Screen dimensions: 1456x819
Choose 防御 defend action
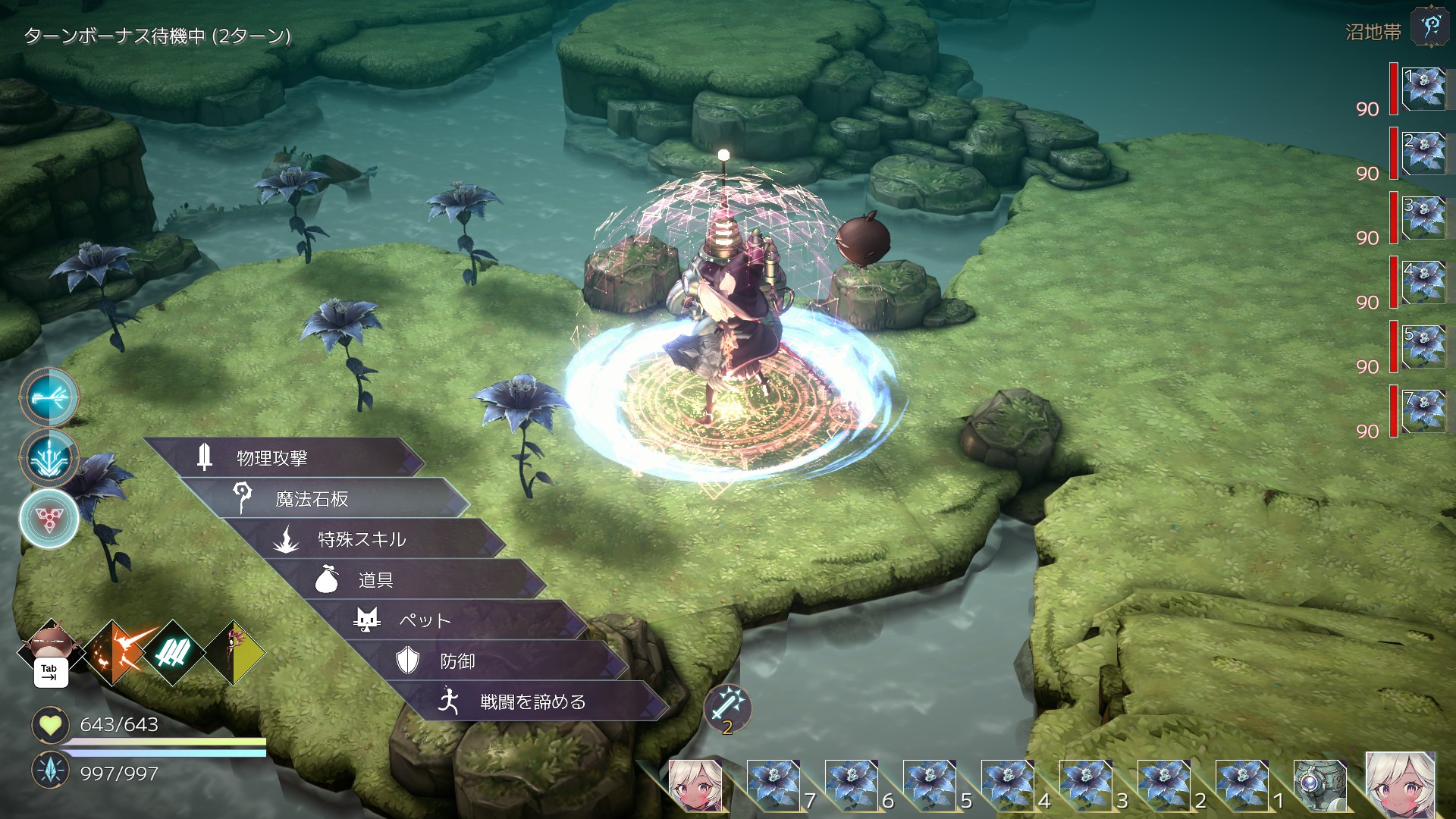coord(457,661)
